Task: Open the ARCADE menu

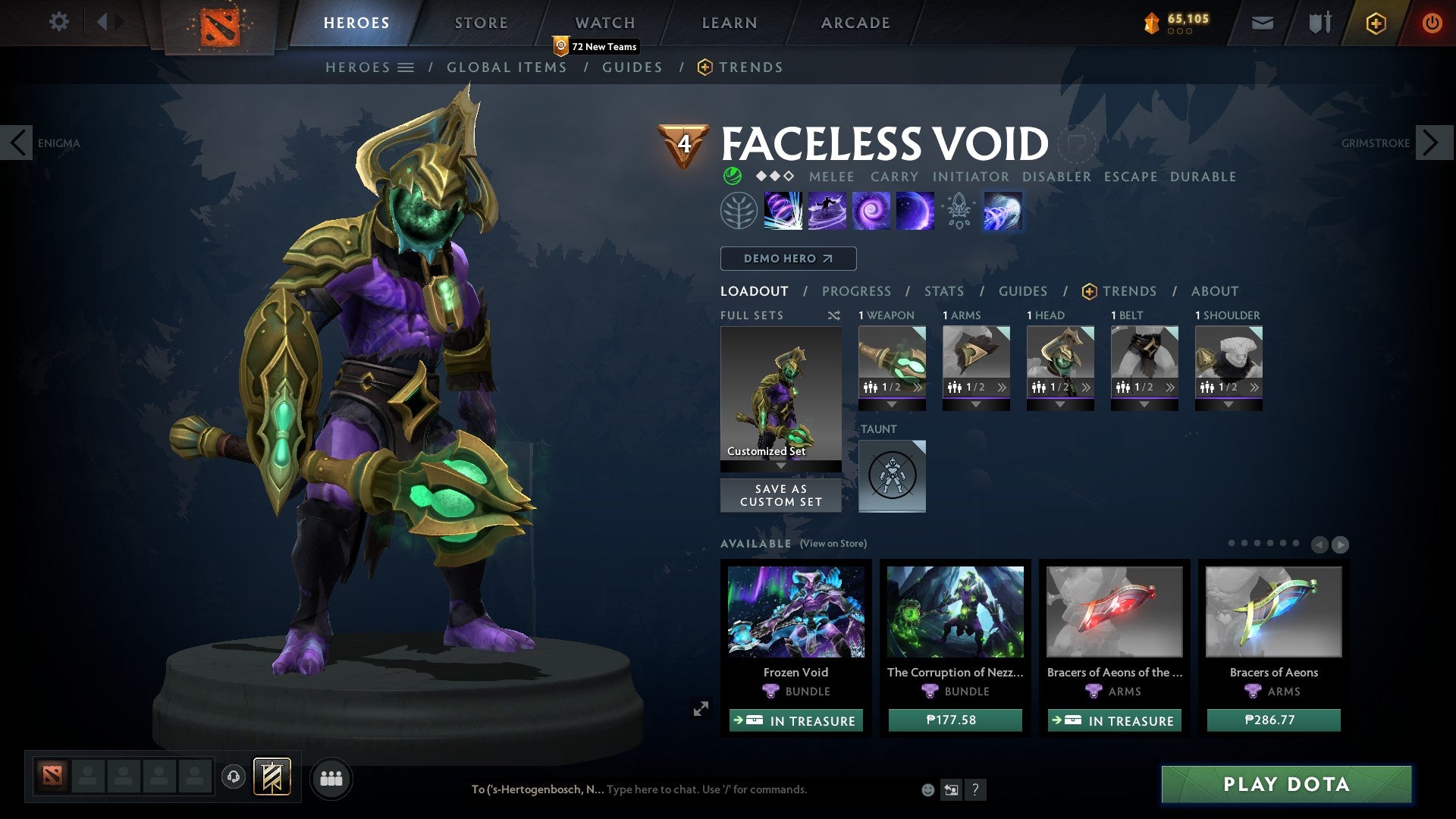Action: 855,23
